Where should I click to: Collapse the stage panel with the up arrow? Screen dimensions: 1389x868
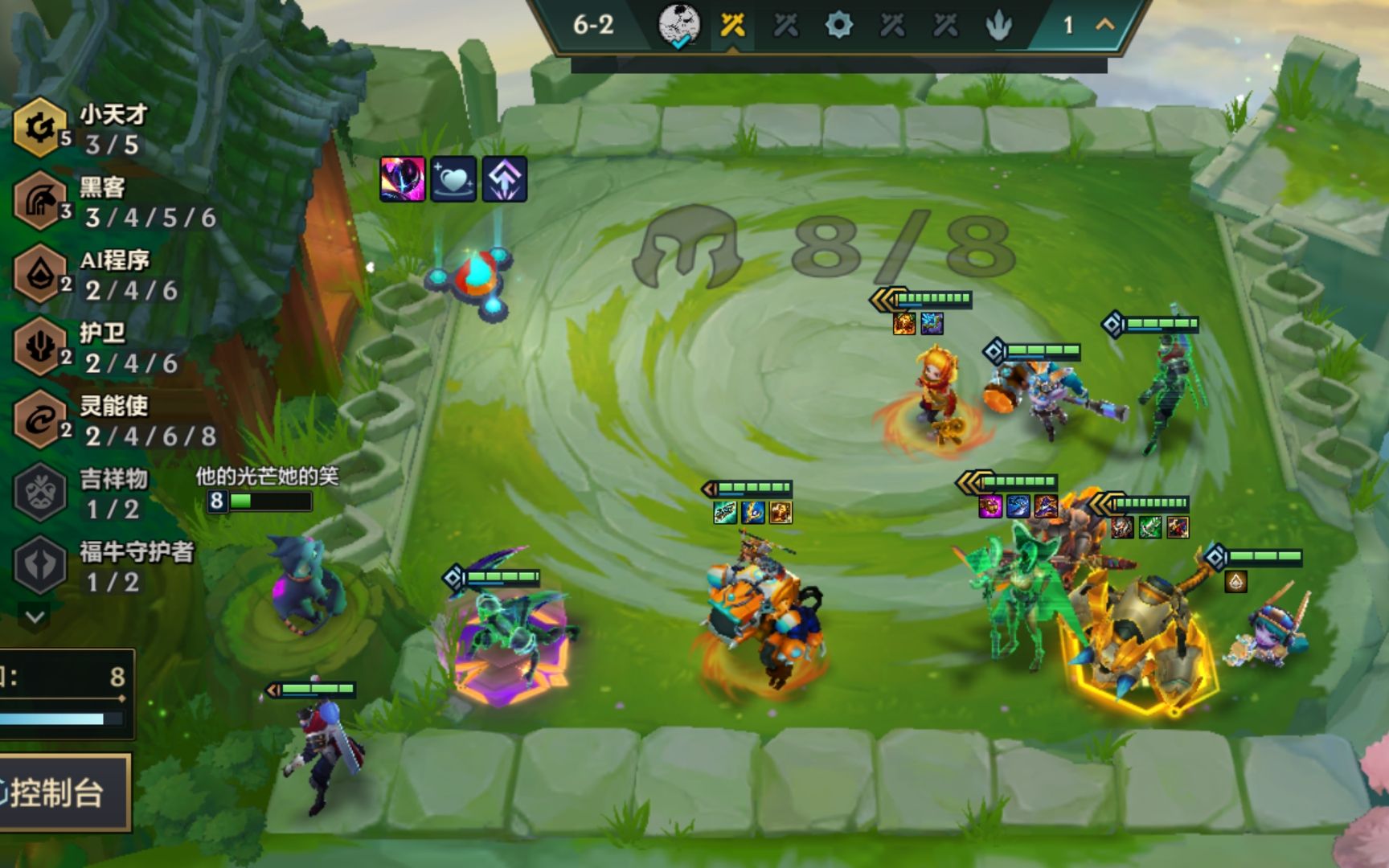[x=1105, y=25]
